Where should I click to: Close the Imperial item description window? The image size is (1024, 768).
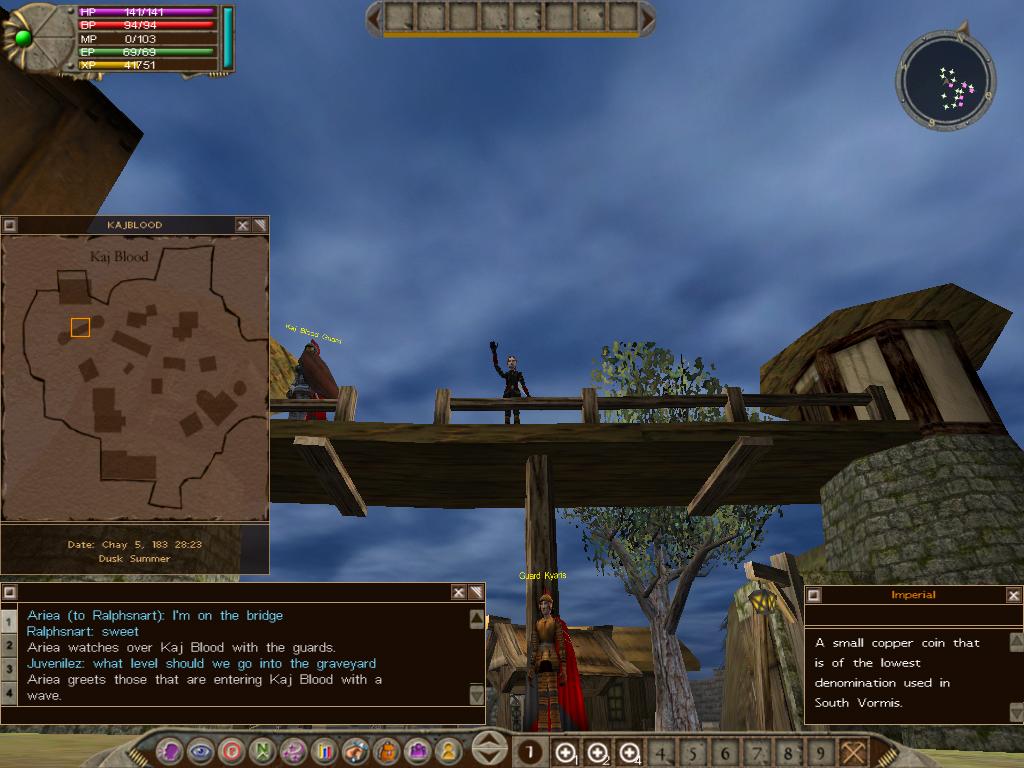1014,595
